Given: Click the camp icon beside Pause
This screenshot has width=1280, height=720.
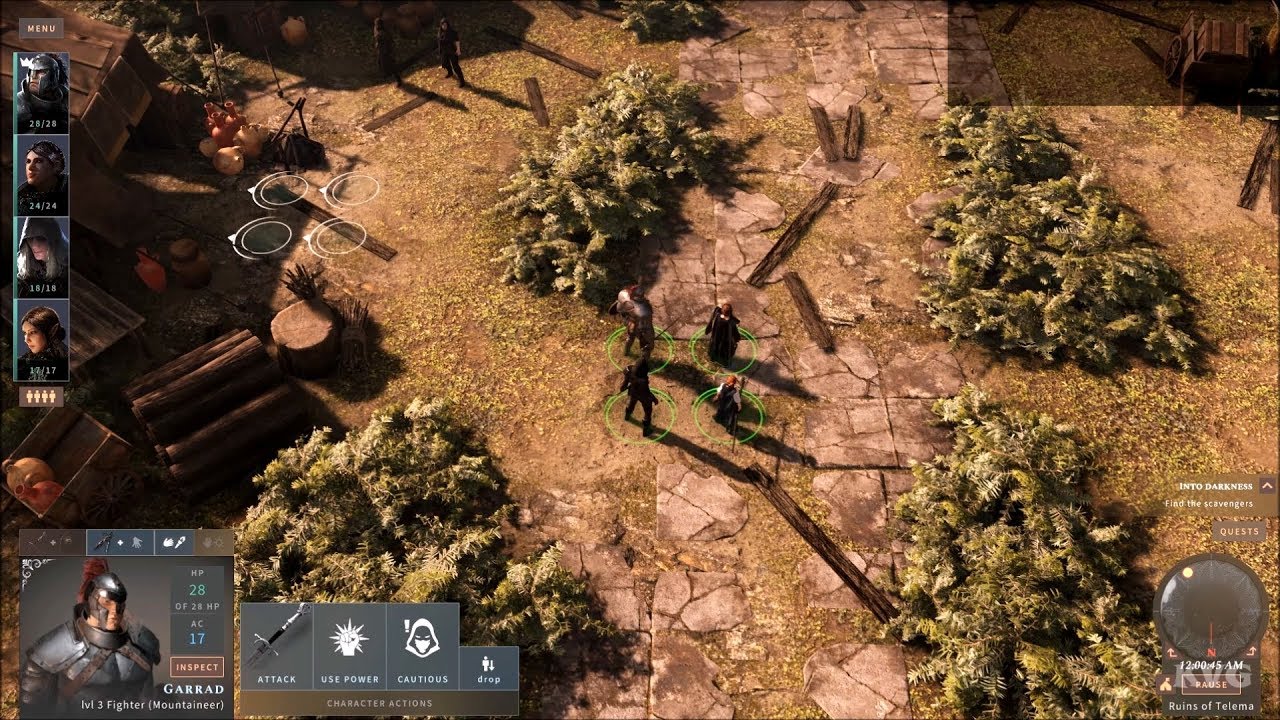Looking at the screenshot, I should coord(1166,685).
